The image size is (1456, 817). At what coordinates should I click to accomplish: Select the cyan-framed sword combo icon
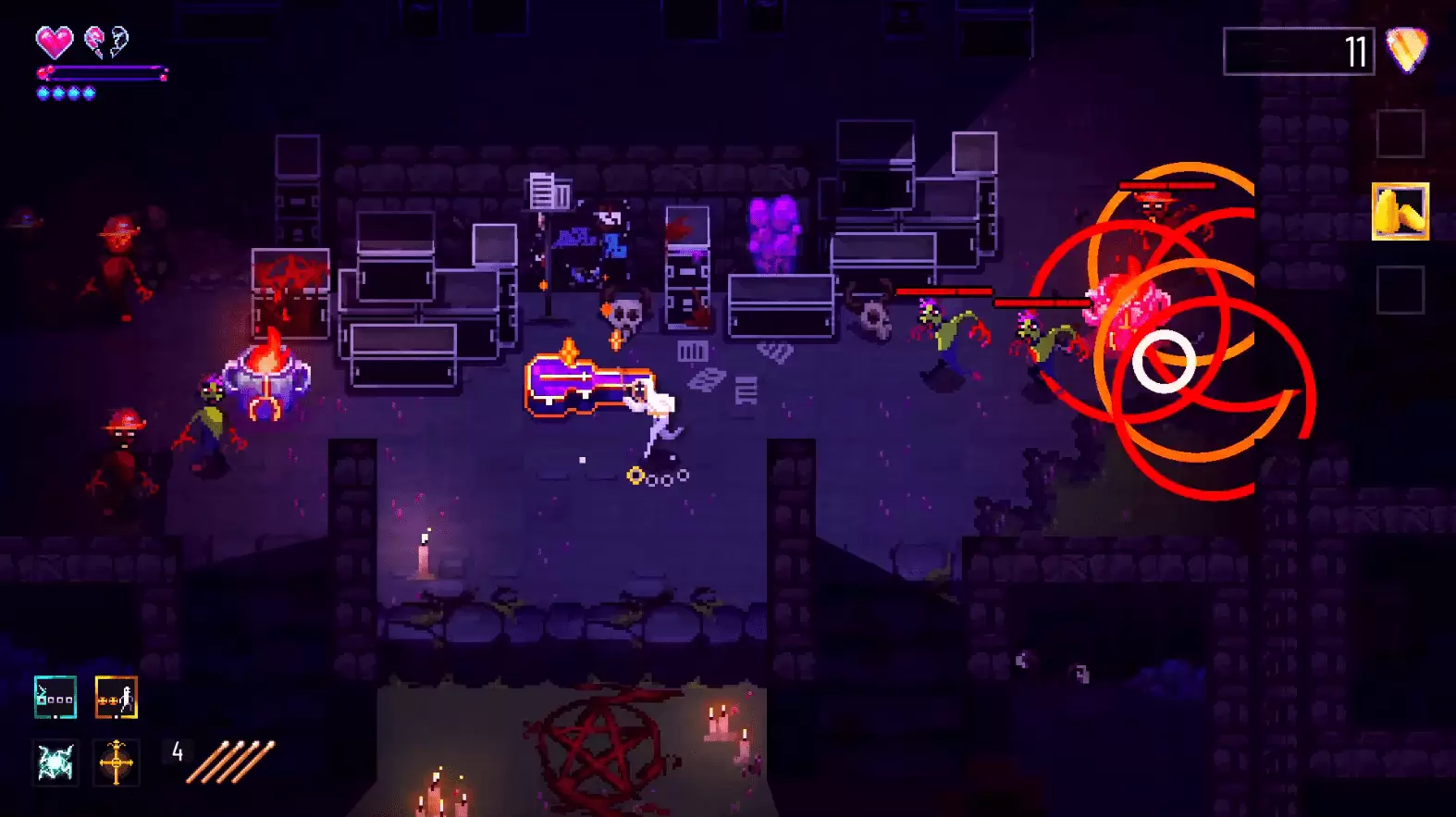click(x=56, y=698)
